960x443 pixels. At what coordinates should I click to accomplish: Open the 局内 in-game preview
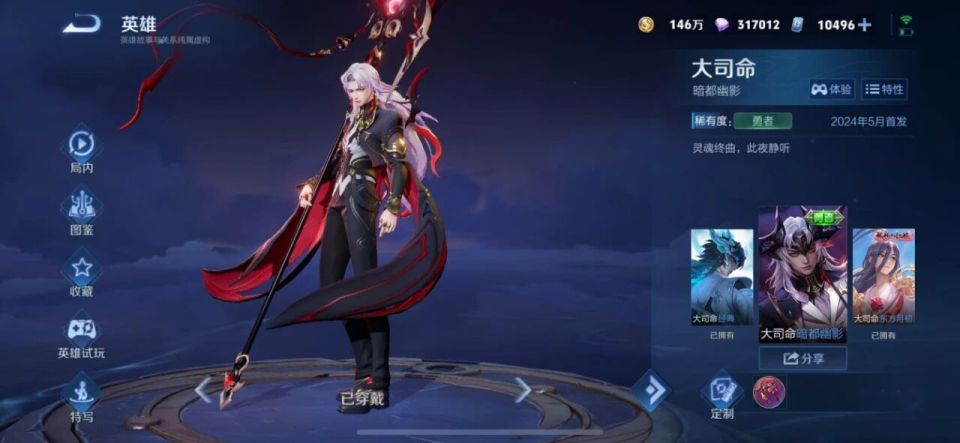click(x=81, y=148)
